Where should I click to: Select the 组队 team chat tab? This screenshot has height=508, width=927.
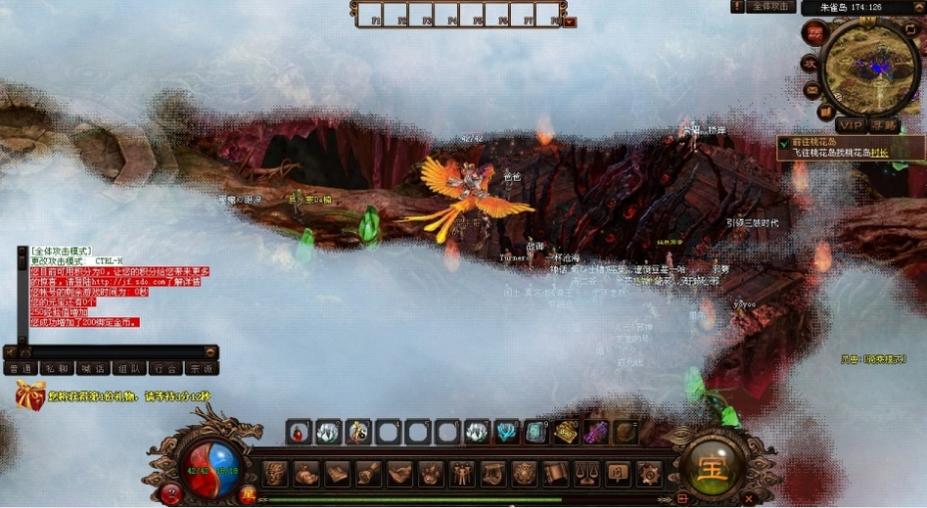coord(128,368)
